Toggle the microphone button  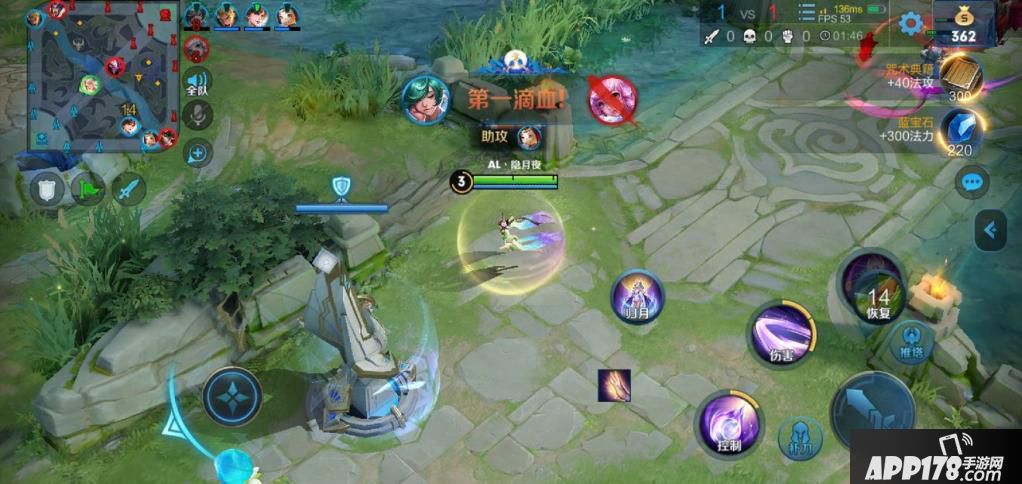[198, 116]
